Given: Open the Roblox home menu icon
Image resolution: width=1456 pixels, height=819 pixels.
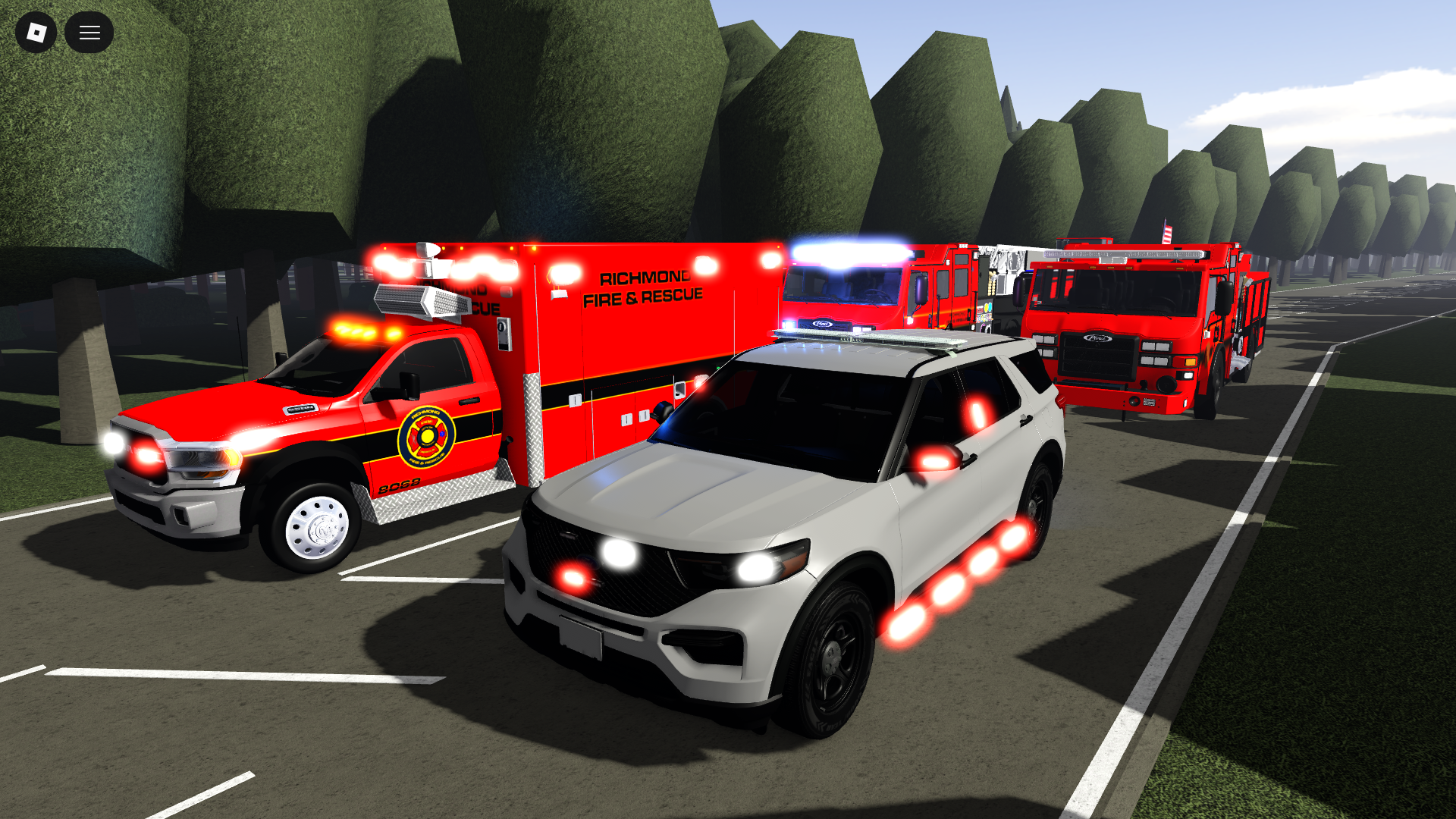Looking at the screenshot, I should pos(36,32).
